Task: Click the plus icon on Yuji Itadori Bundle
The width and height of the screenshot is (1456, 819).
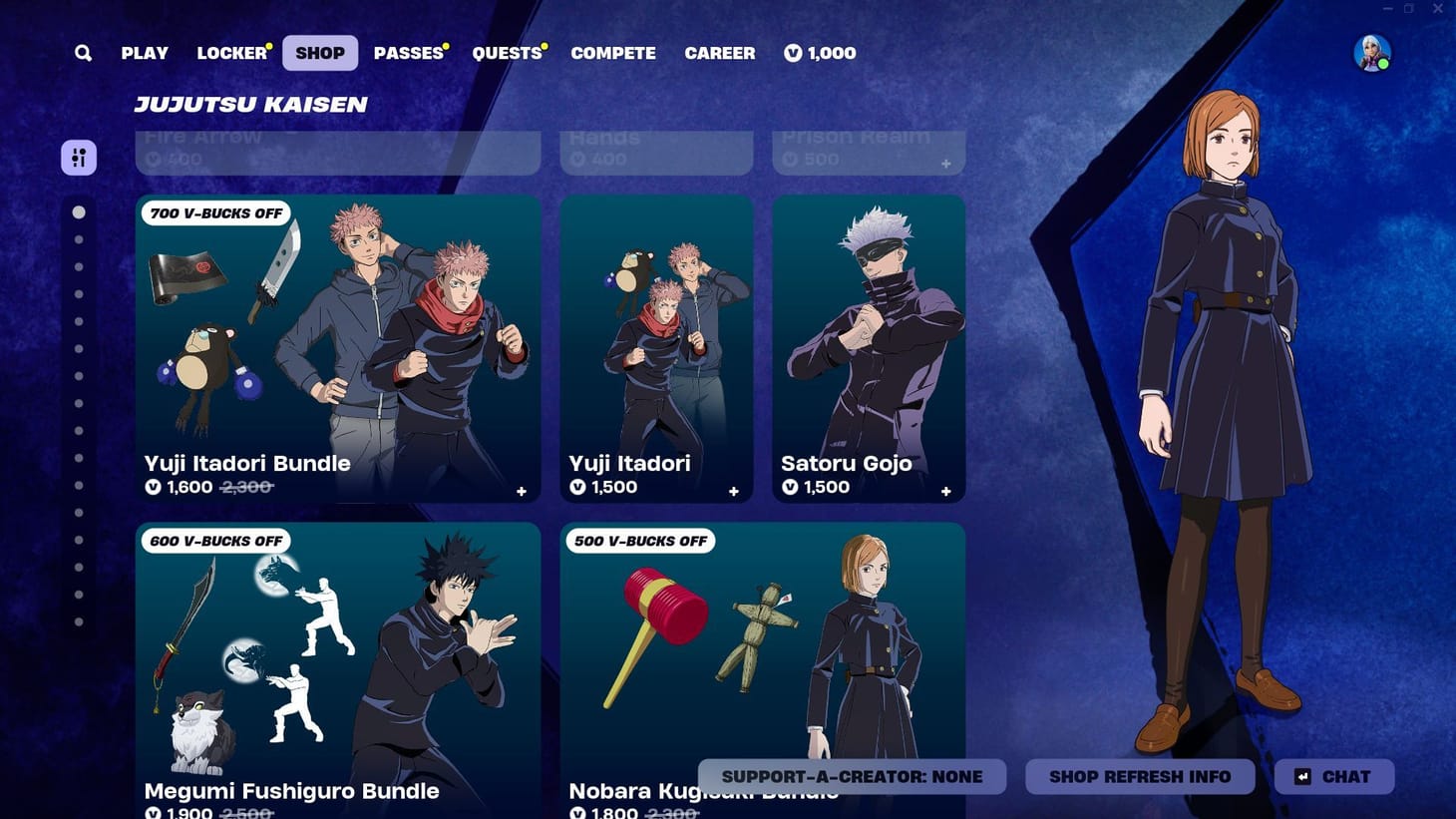Action: coord(521,491)
